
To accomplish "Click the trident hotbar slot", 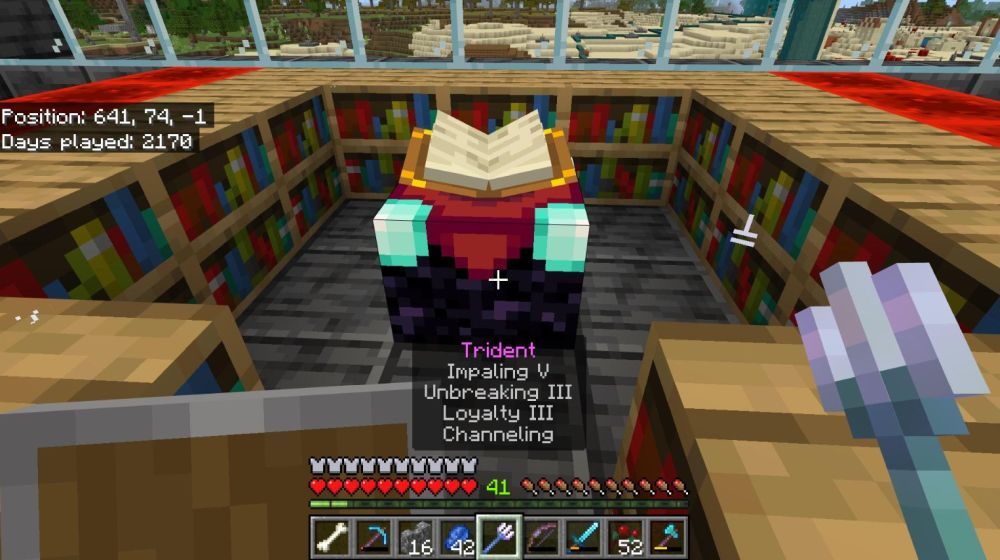I will pyautogui.click(x=499, y=537).
